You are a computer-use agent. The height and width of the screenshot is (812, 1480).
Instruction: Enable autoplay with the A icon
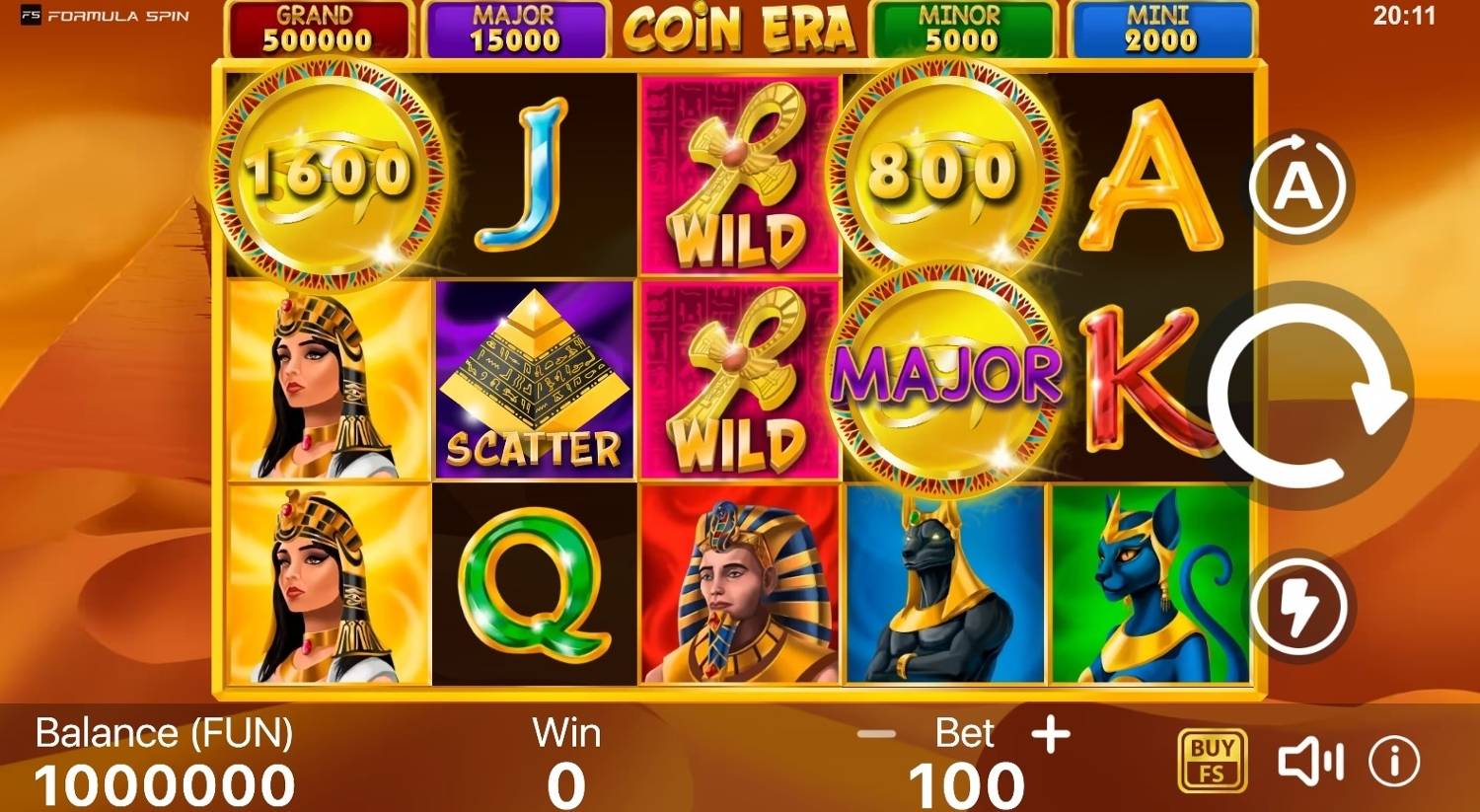[x=1300, y=185]
